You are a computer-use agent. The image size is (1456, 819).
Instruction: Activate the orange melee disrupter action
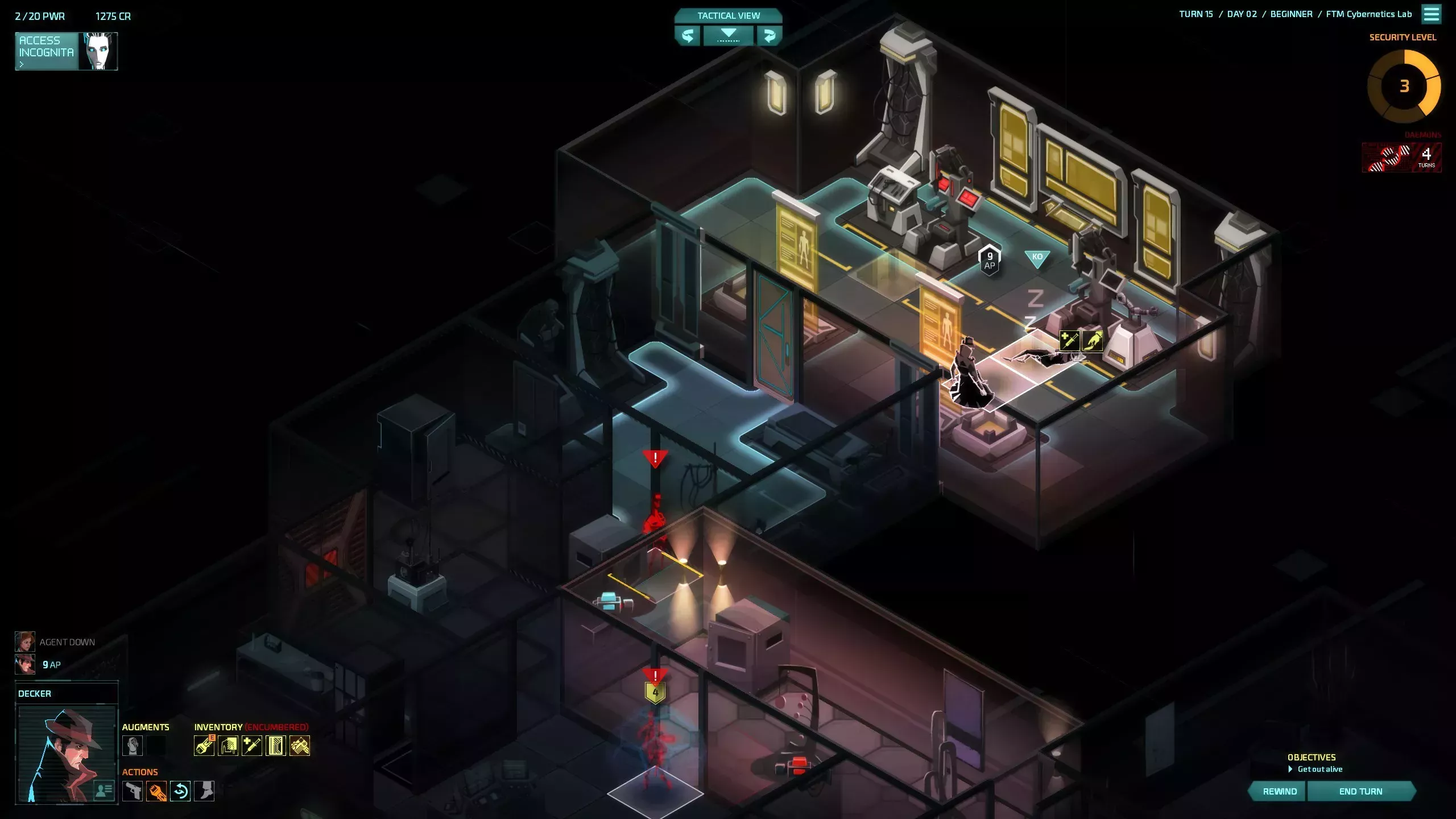click(x=156, y=791)
